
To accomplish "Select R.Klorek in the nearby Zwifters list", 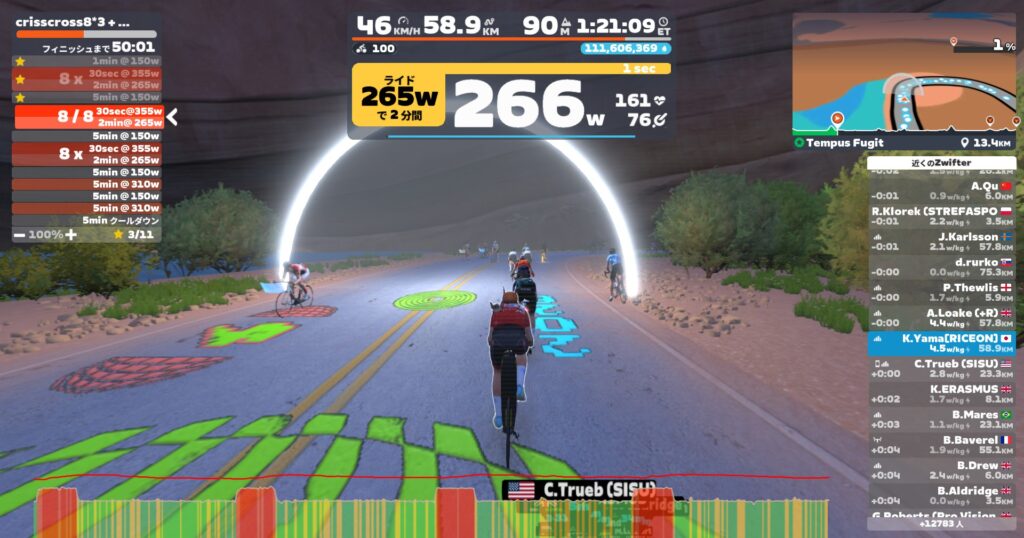I will (941, 216).
